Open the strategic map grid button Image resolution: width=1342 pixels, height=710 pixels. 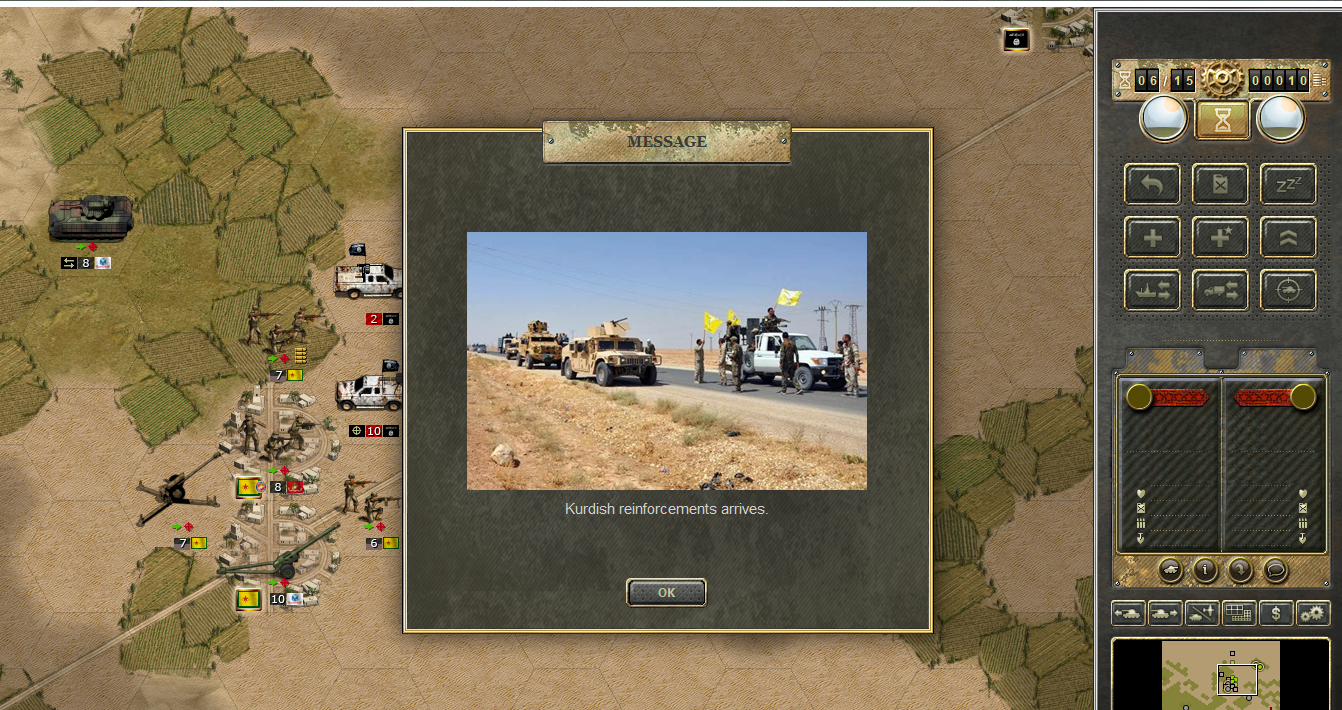(1239, 613)
